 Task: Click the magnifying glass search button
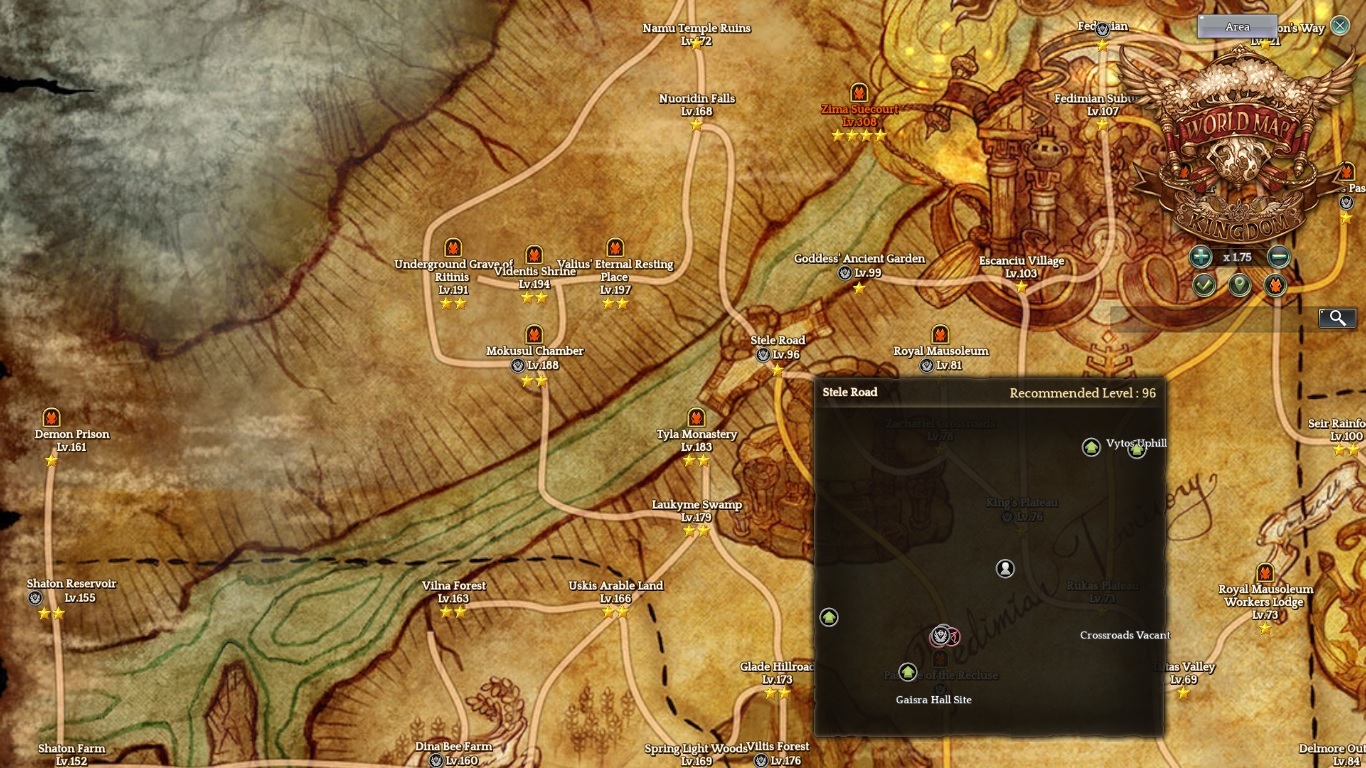pos(1337,318)
